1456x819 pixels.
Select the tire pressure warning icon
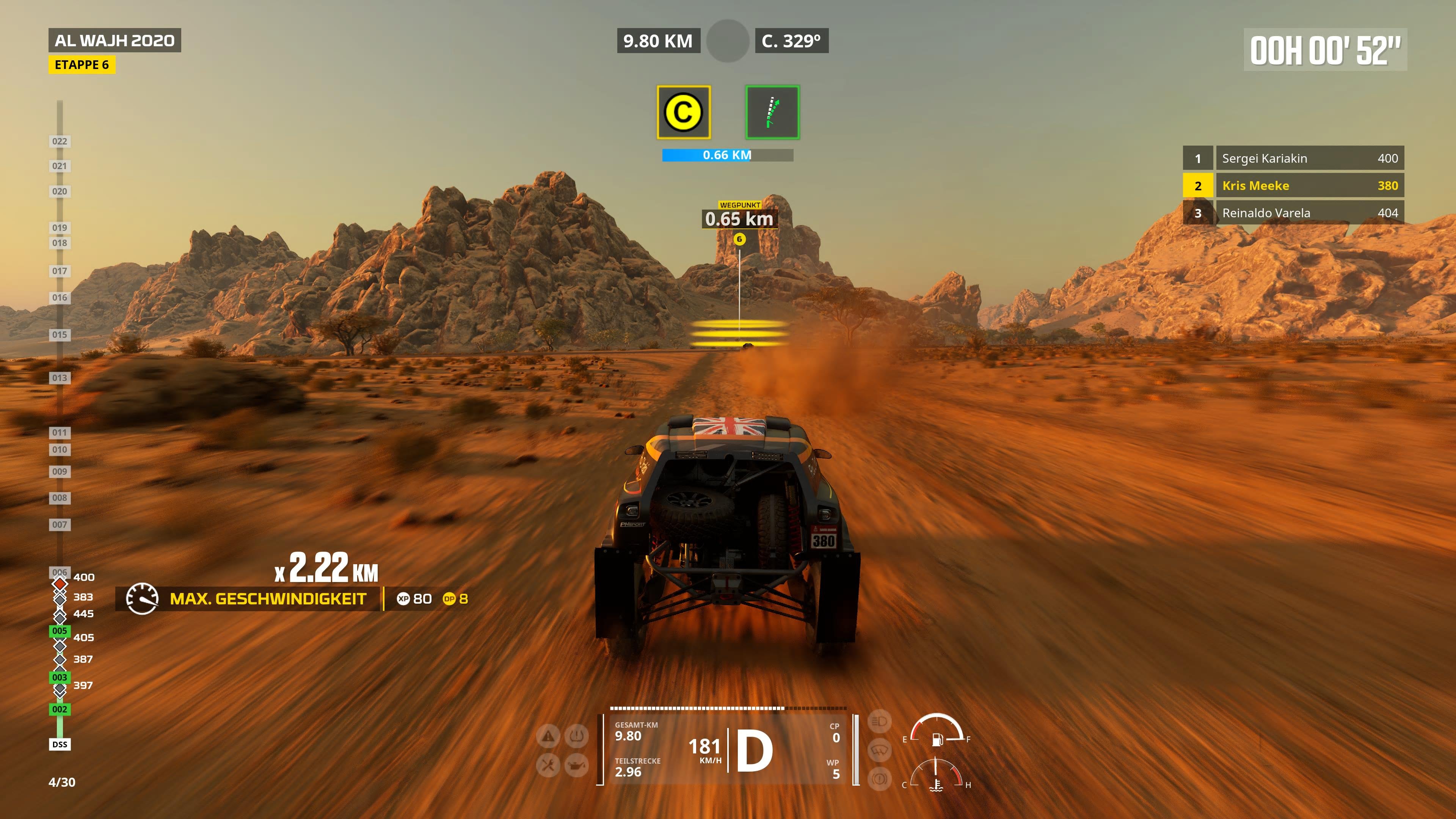tap(576, 736)
